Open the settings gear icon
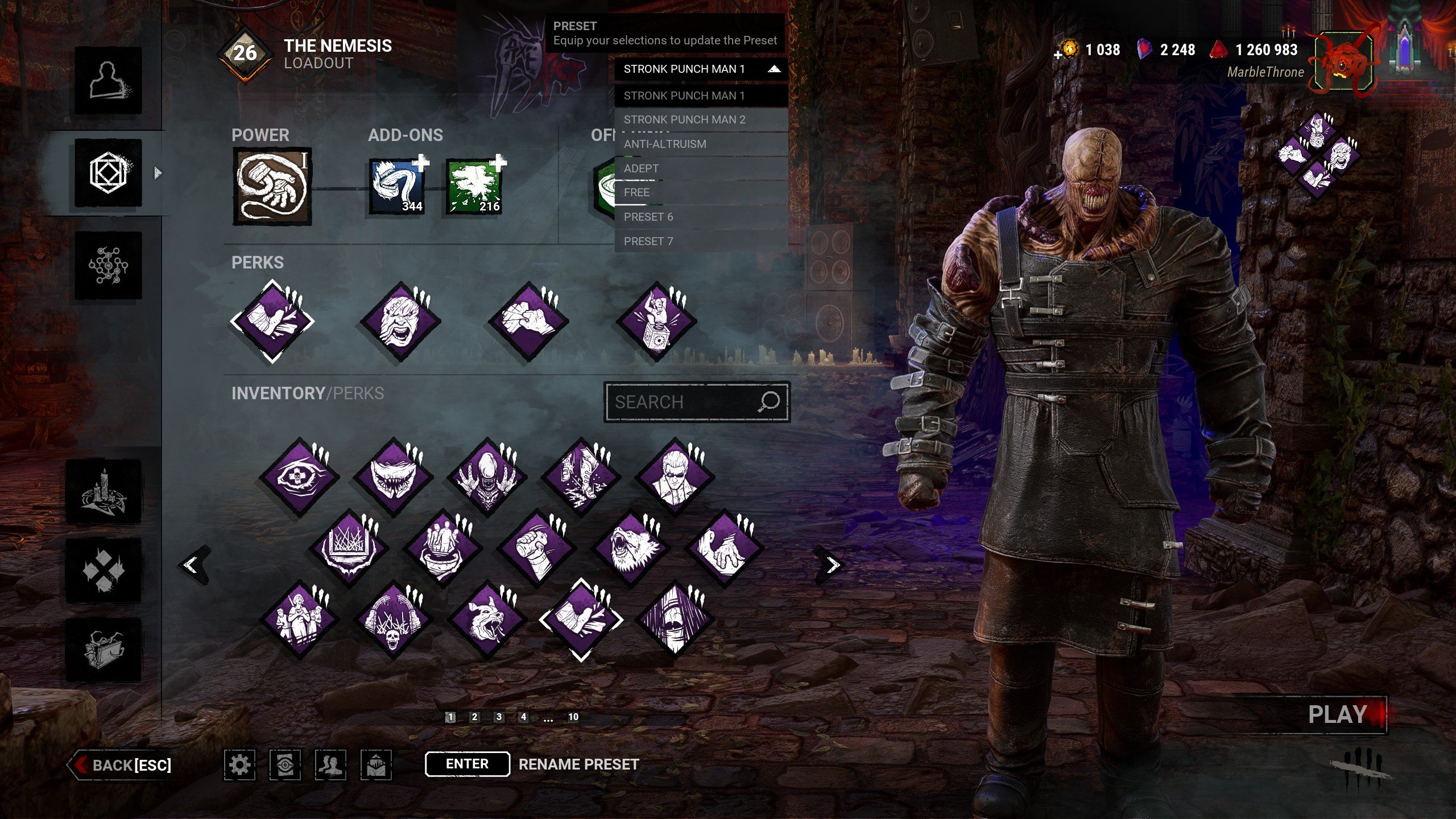 click(239, 765)
